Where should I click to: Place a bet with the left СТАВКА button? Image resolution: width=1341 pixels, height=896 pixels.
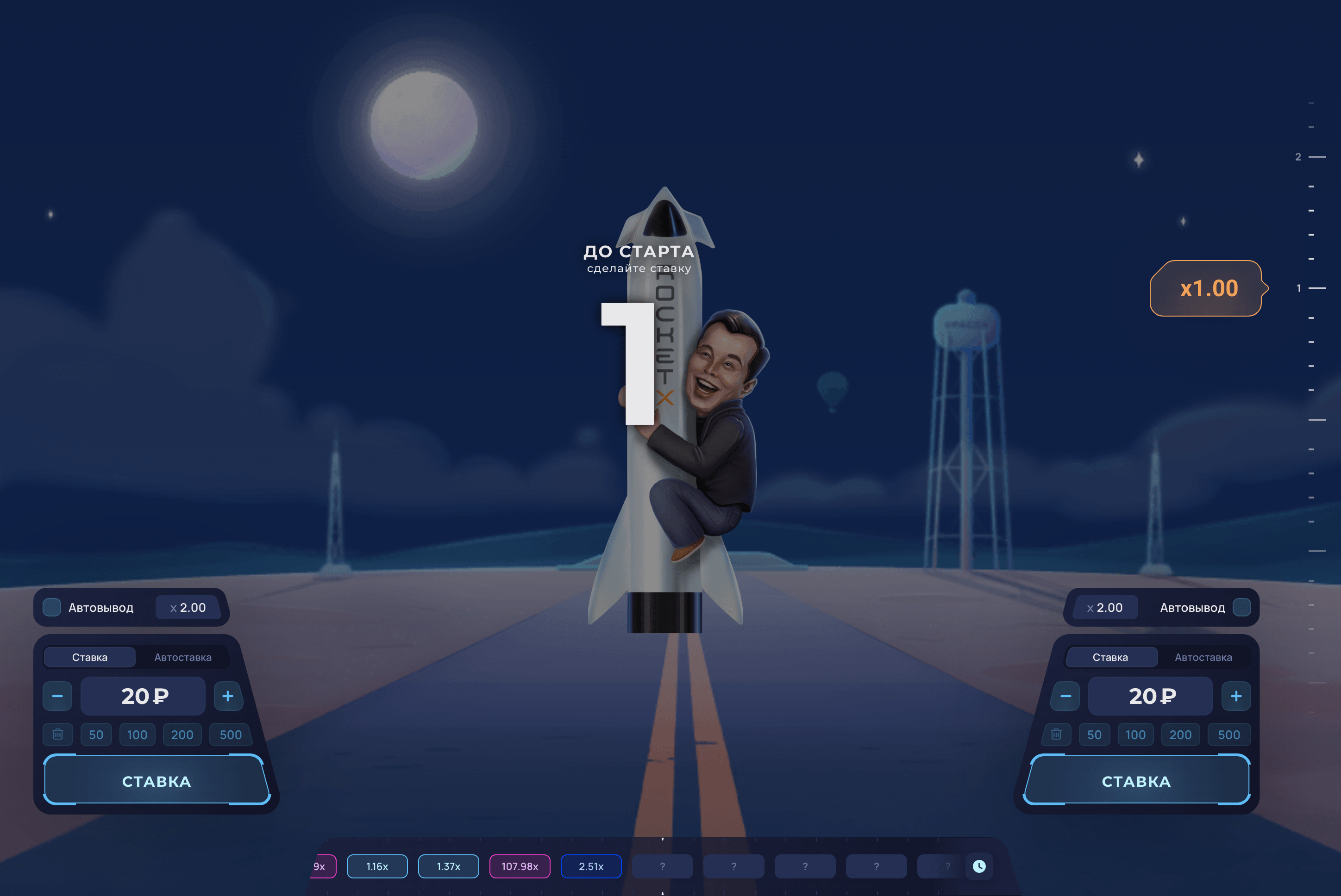click(x=156, y=781)
